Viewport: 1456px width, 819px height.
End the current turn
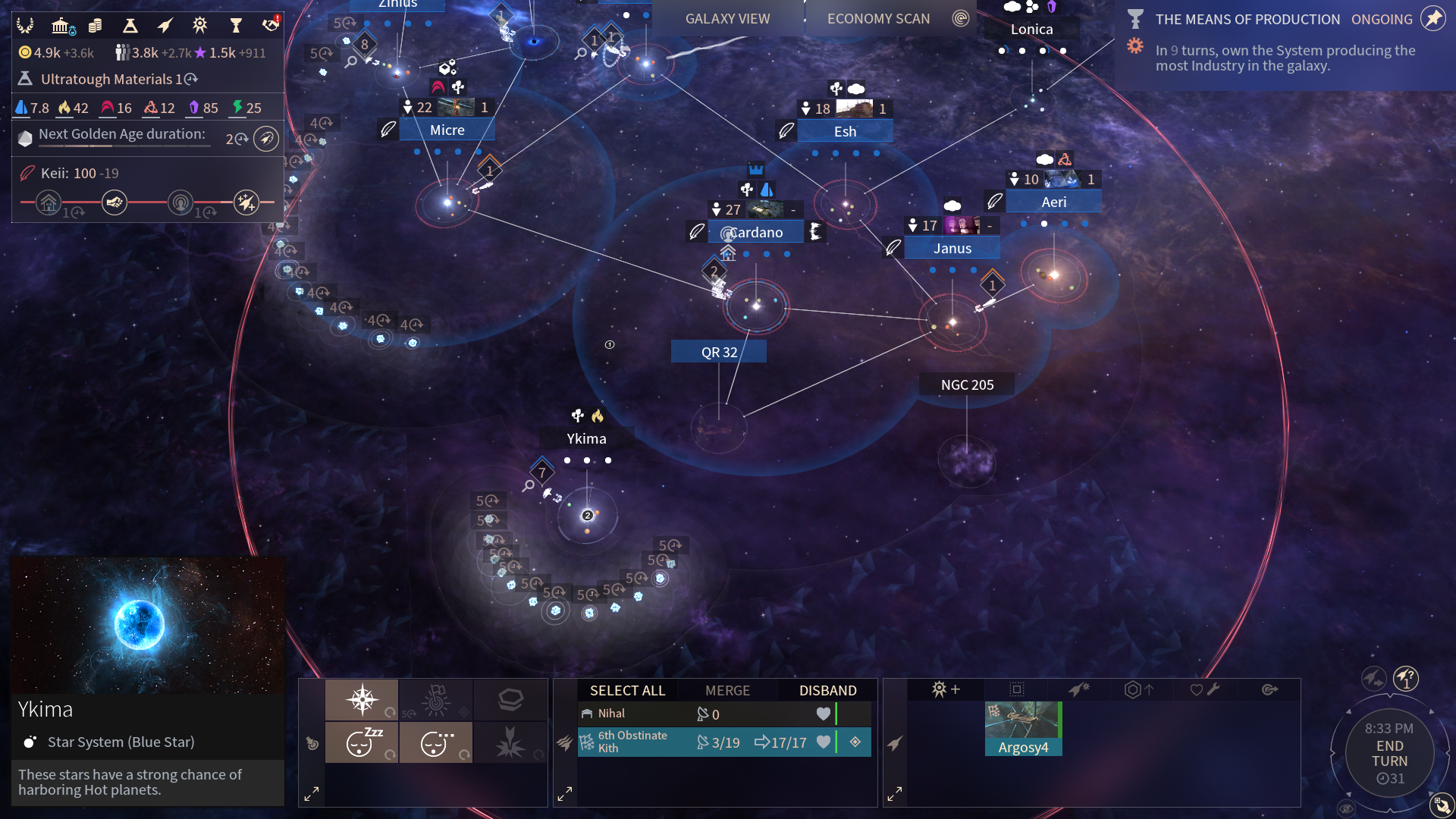click(x=1389, y=754)
